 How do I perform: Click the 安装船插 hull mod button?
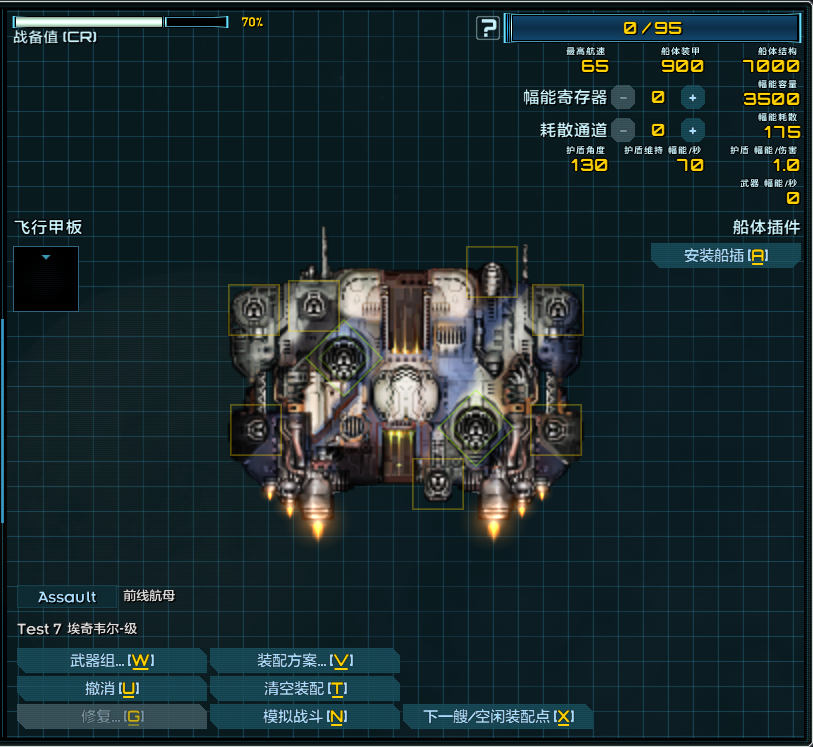(x=725, y=256)
